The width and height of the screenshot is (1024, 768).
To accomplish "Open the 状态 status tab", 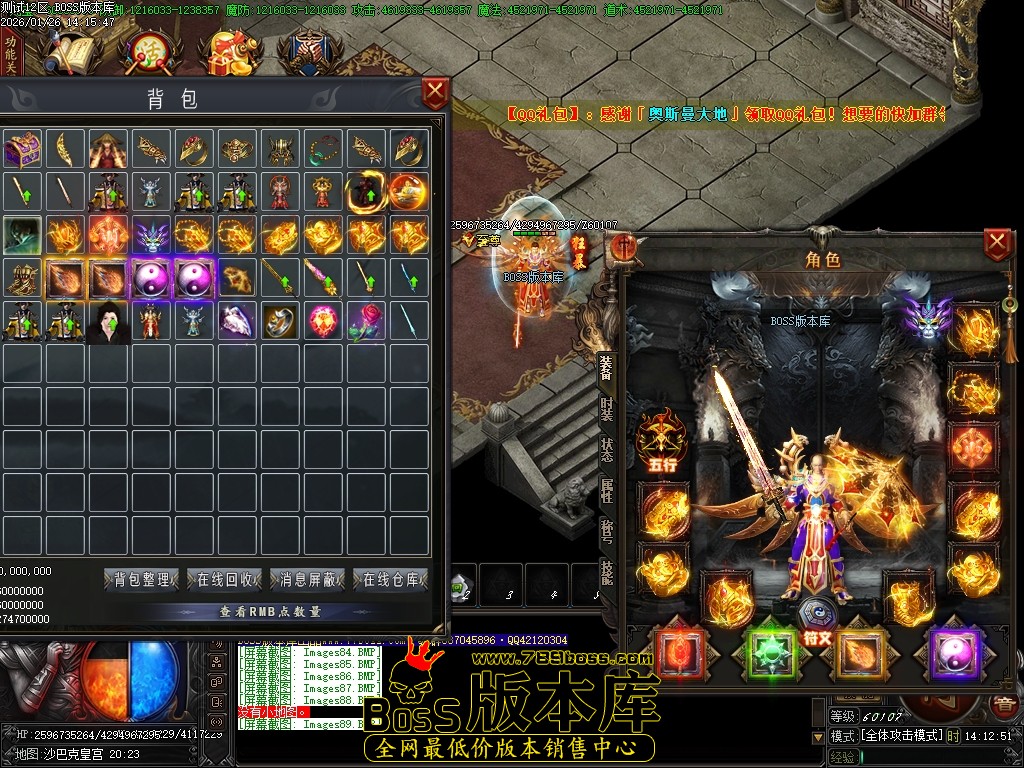I will point(607,449).
